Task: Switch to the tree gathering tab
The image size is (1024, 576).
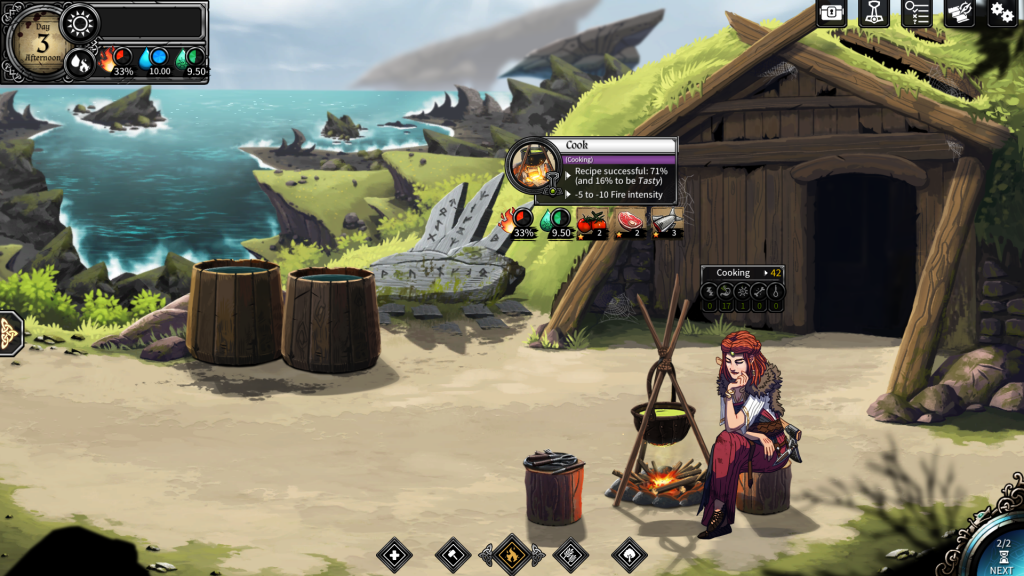Action: coord(629,554)
